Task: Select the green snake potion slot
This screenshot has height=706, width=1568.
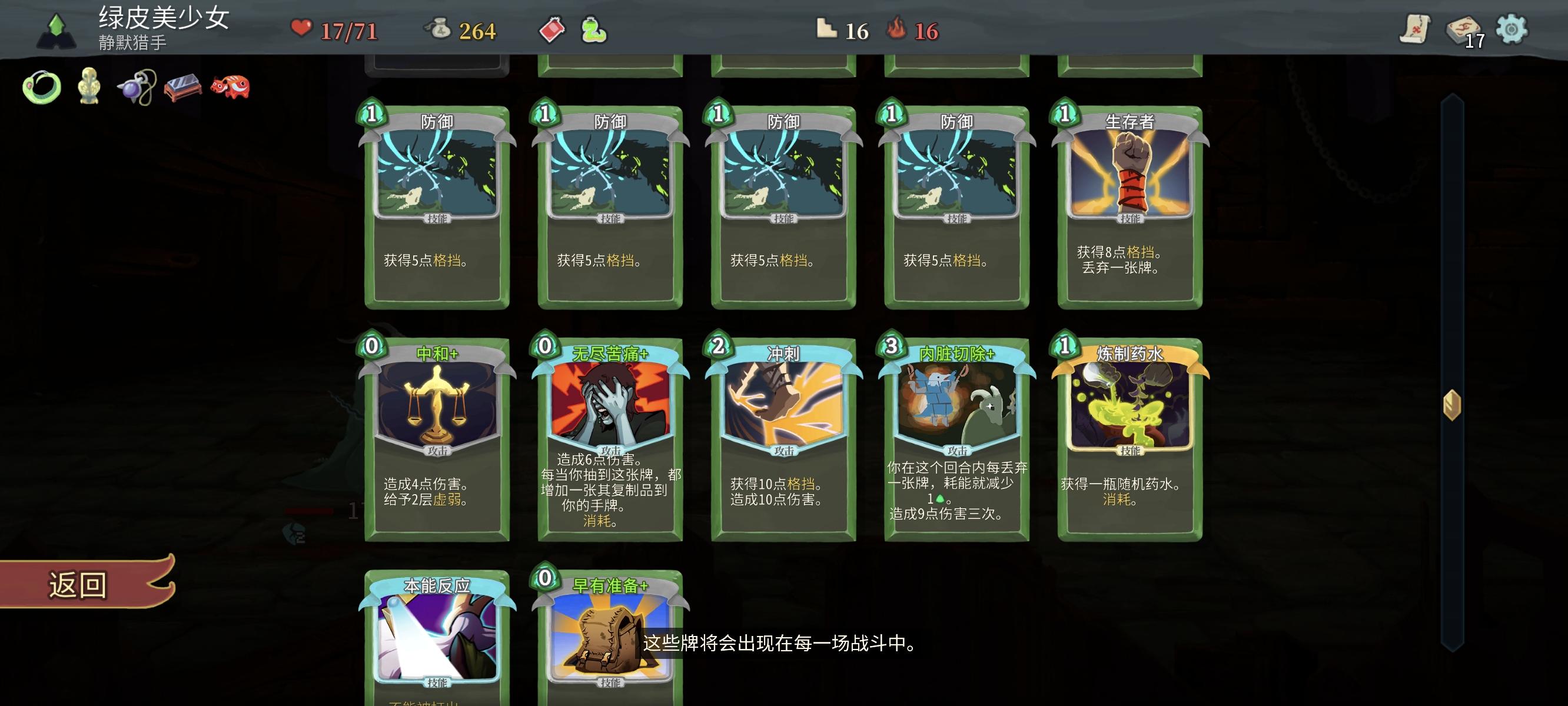Action: coord(594,29)
